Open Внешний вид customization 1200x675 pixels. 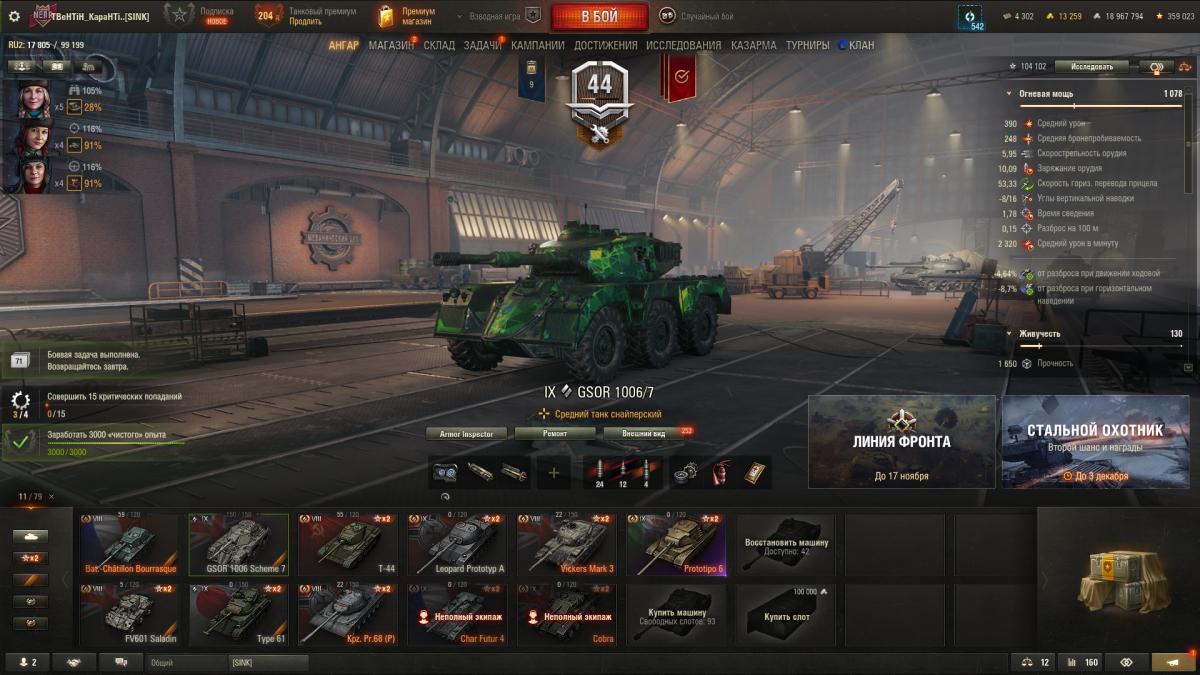point(644,434)
